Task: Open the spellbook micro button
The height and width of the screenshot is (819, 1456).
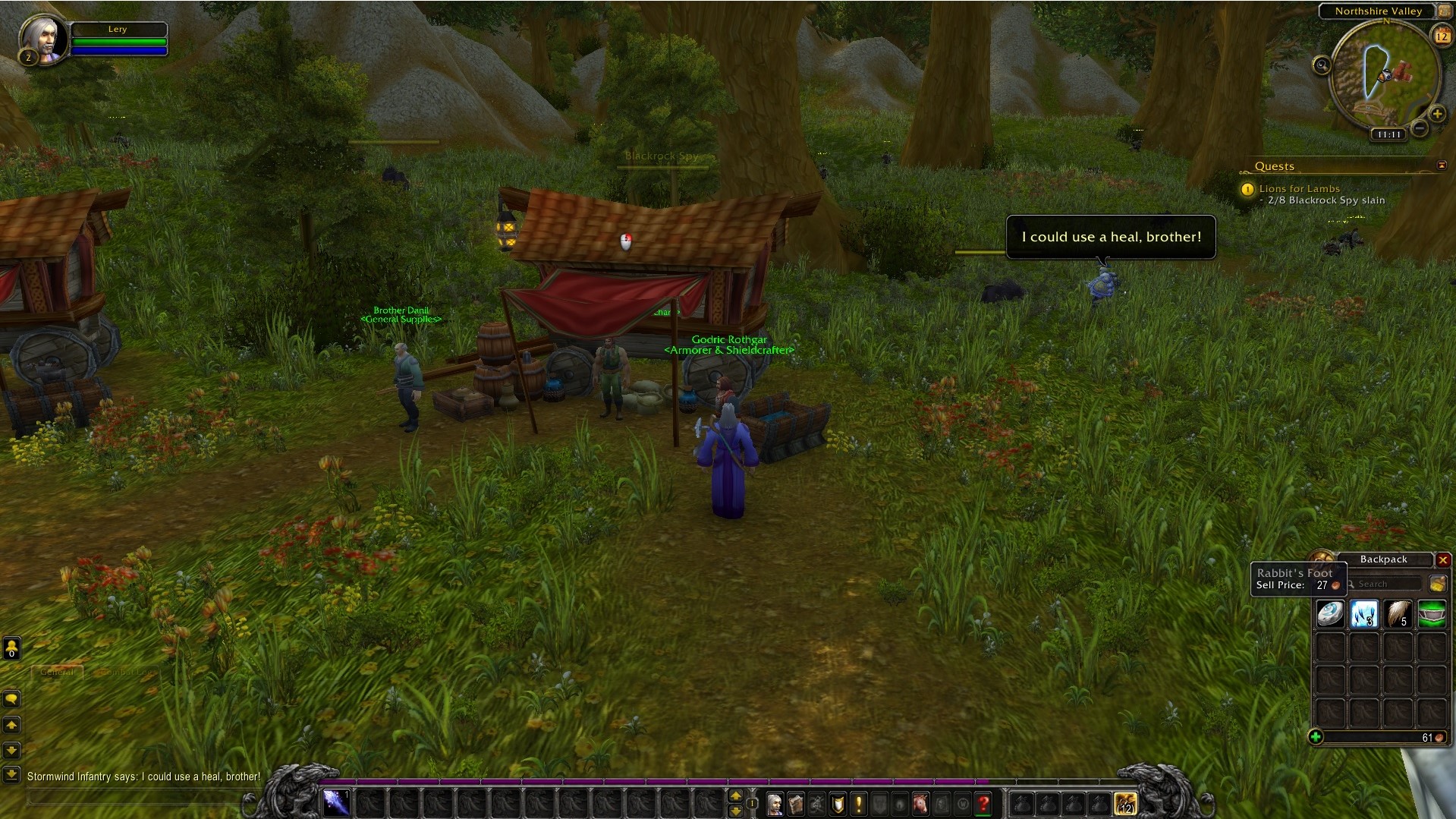Action: [x=796, y=803]
